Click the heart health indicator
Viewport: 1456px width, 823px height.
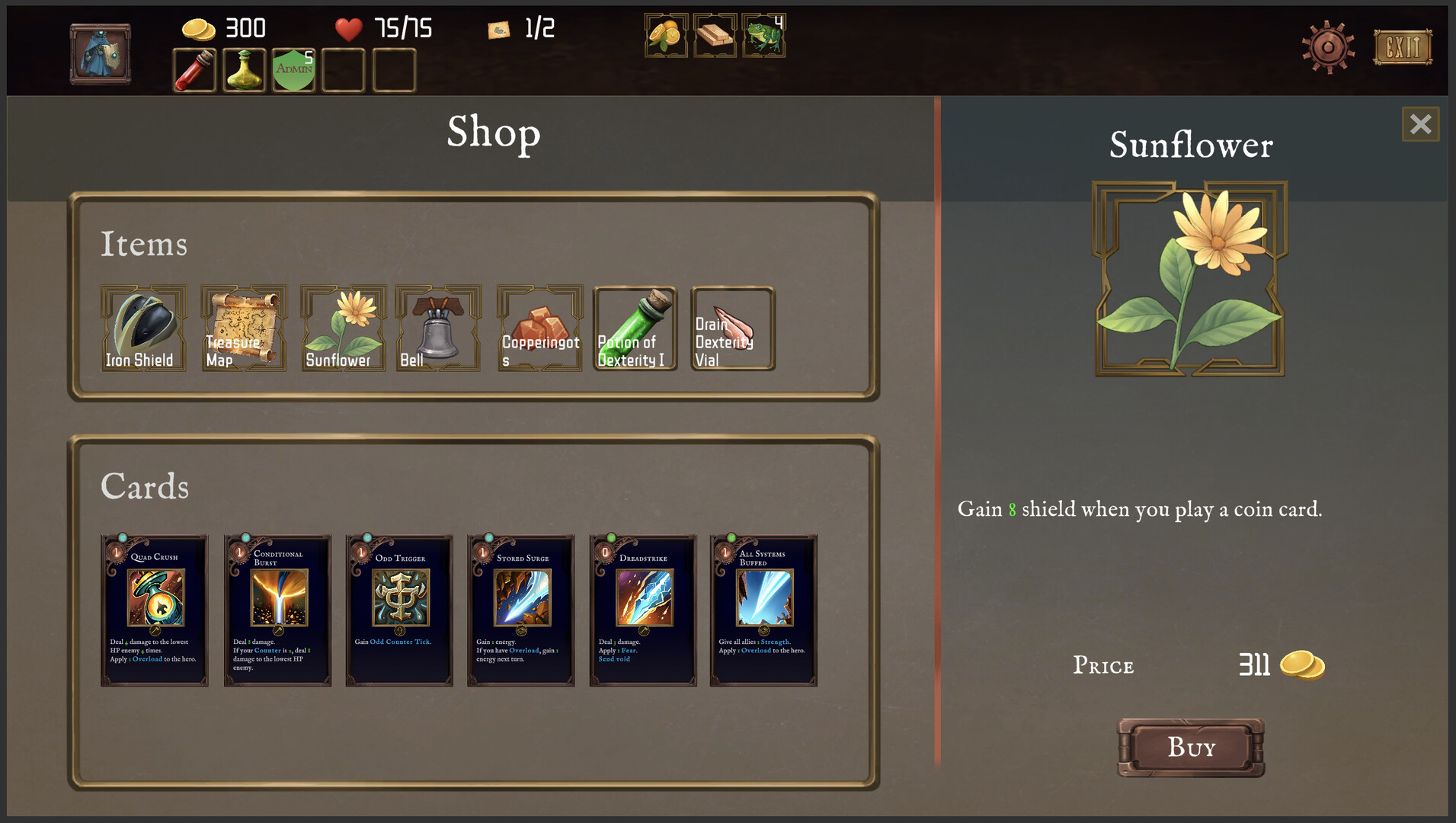pyautogui.click(x=349, y=29)
